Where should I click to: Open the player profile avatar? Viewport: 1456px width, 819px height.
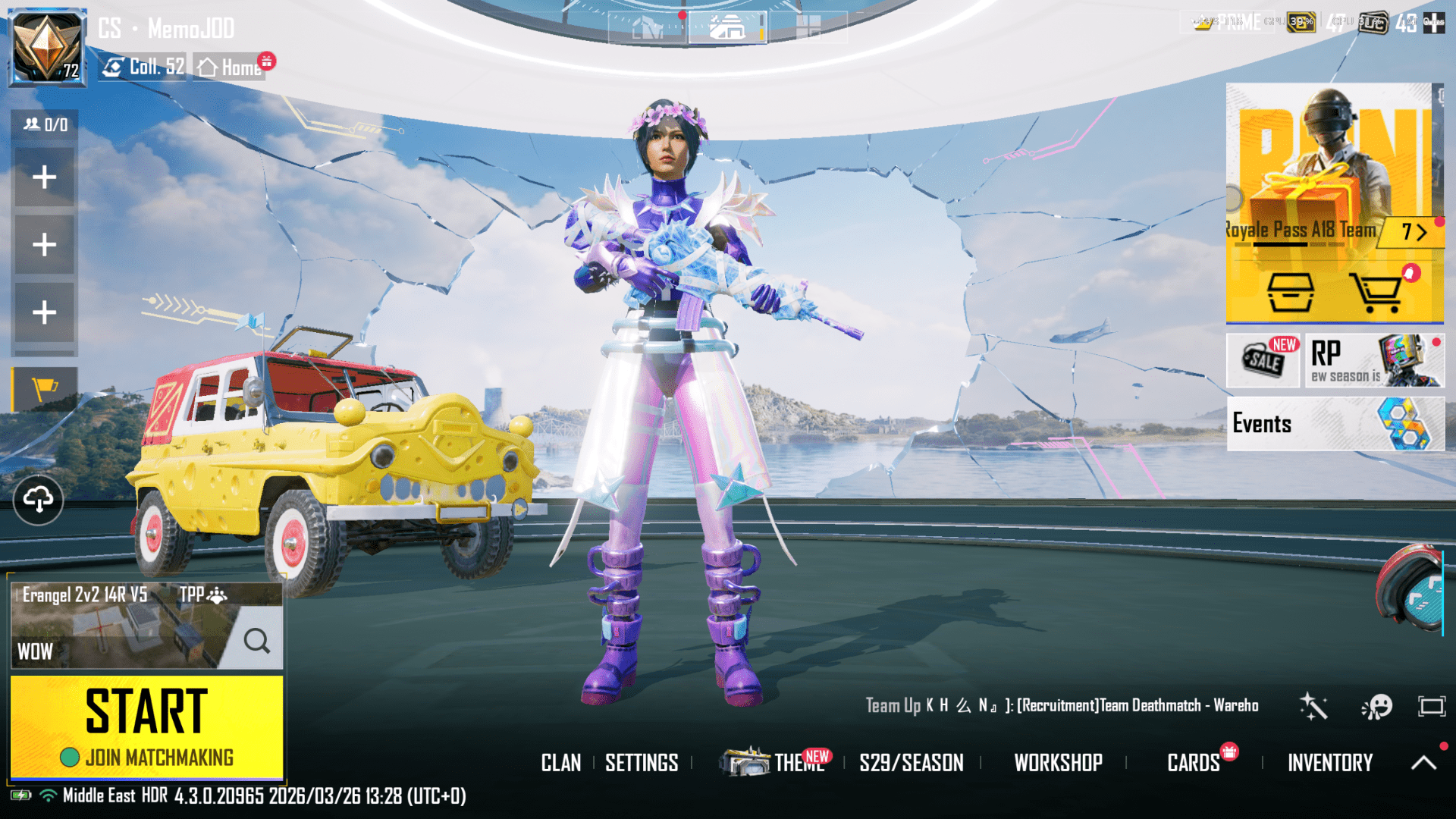(47, 47)
